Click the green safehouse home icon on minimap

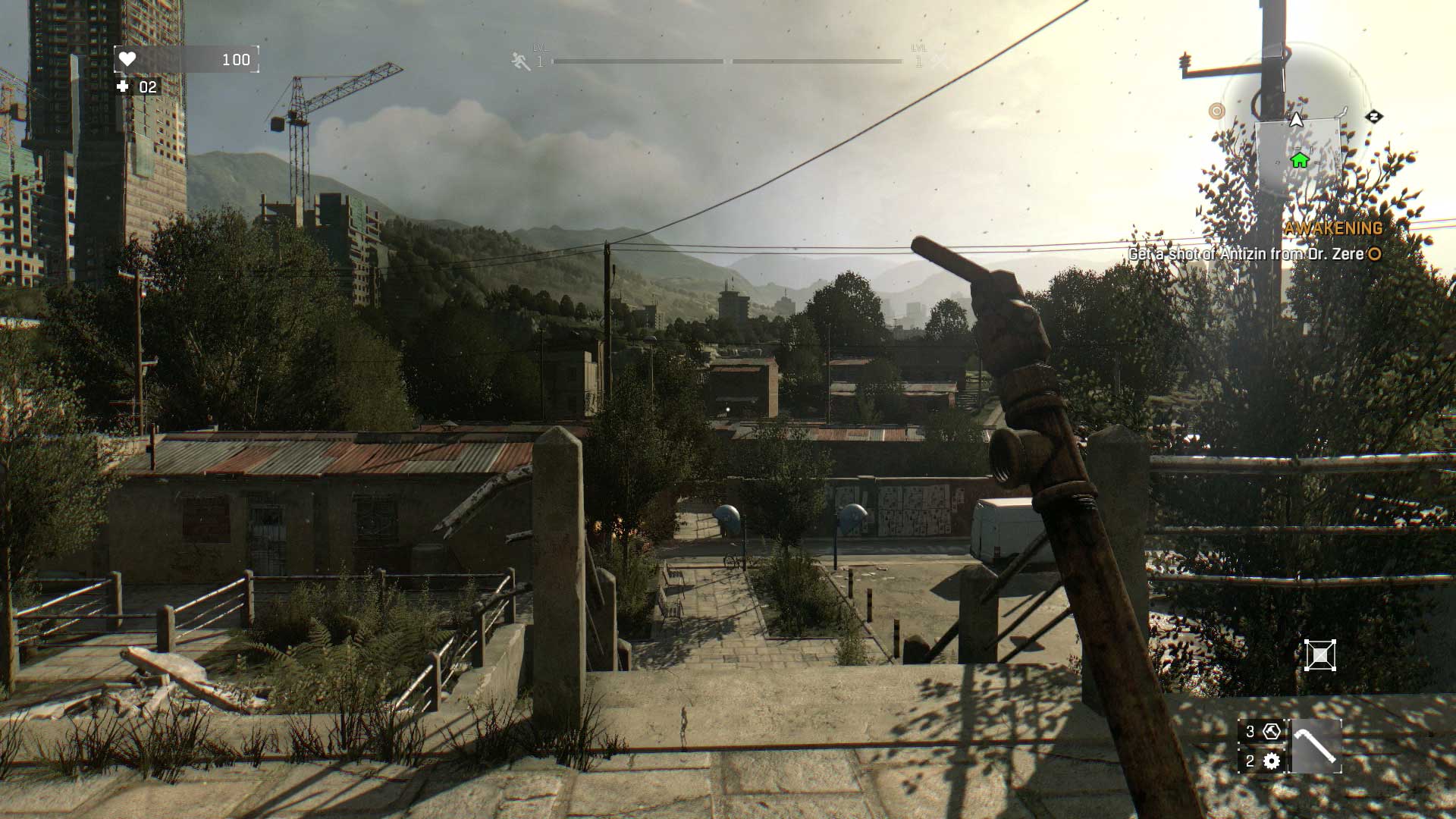point(1300,160)
